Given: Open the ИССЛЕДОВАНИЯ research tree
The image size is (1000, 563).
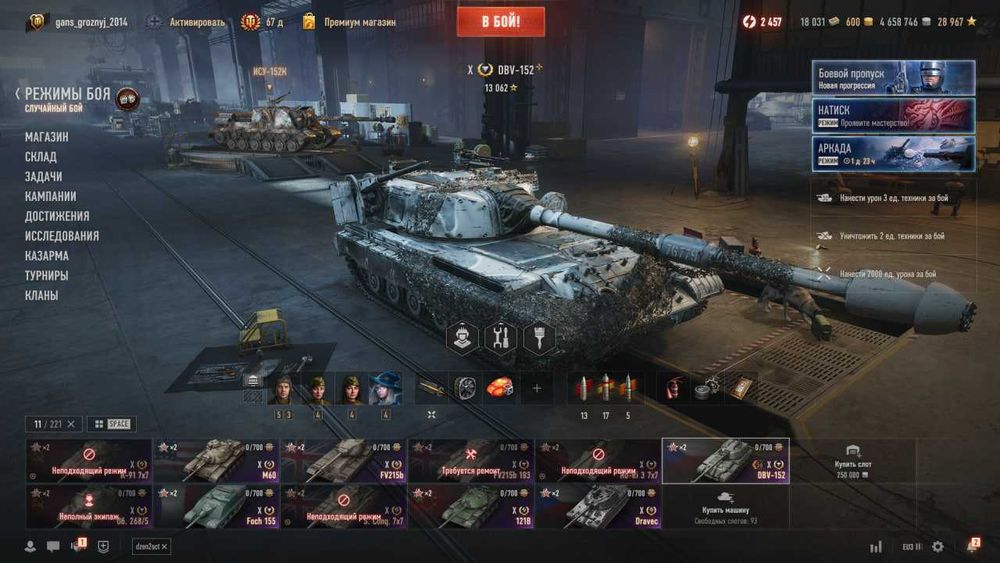Looking at the screenshot, I should point(62,236).
